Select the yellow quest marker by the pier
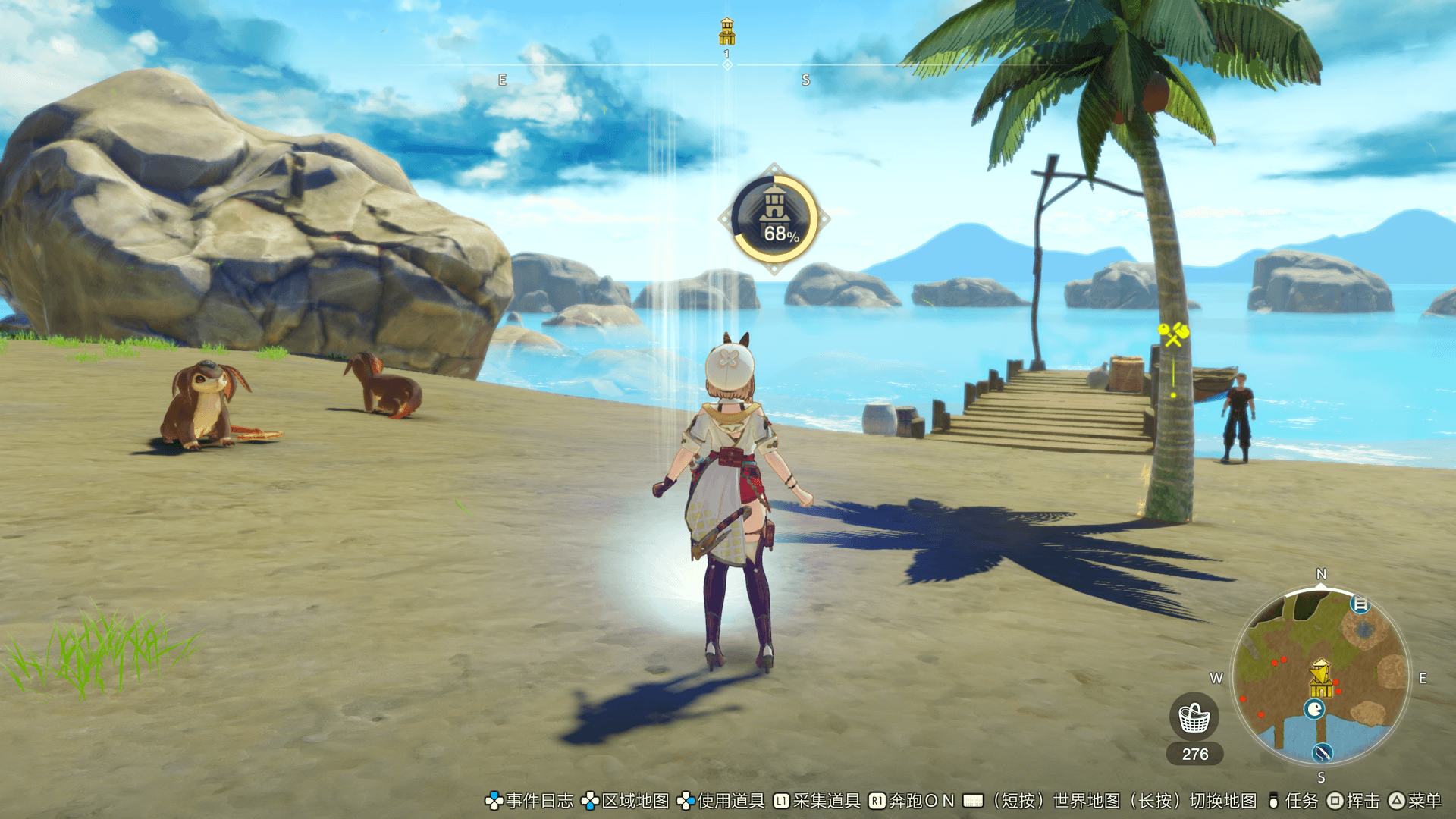Screen dimensions: 1456x819 [x=1173, y=334]
